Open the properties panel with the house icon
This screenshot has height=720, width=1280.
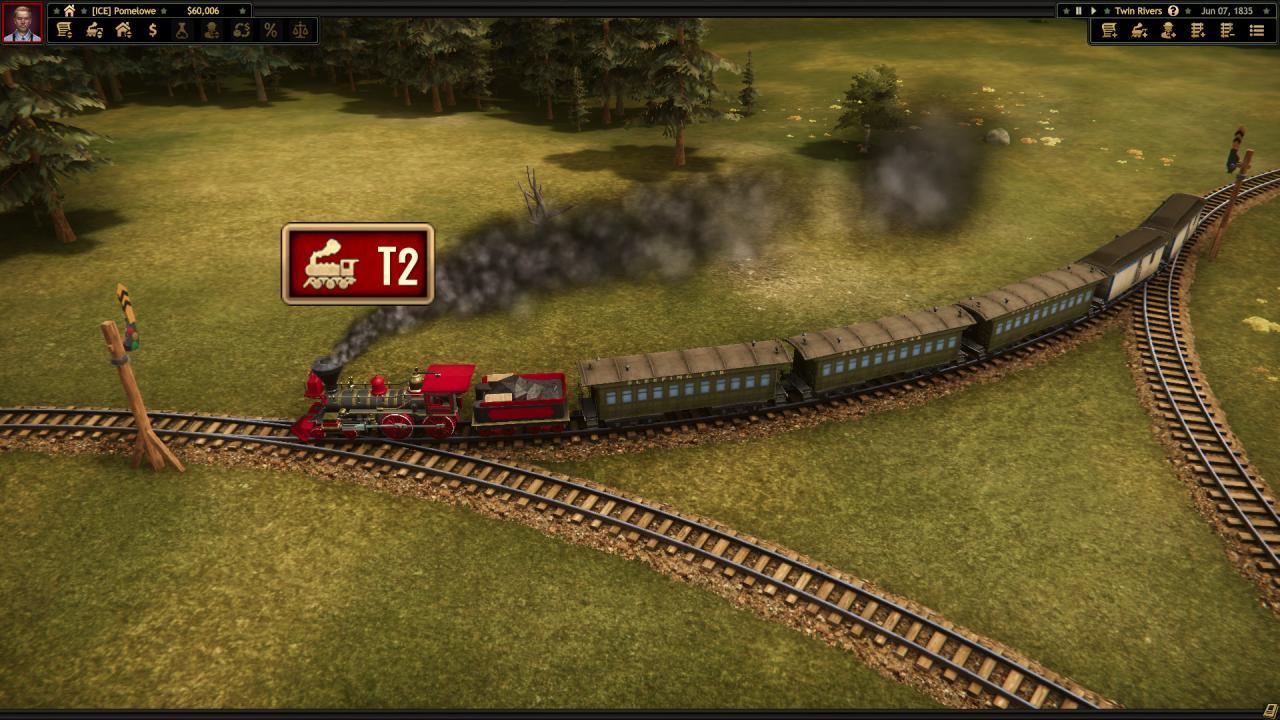tap(122, 30)
